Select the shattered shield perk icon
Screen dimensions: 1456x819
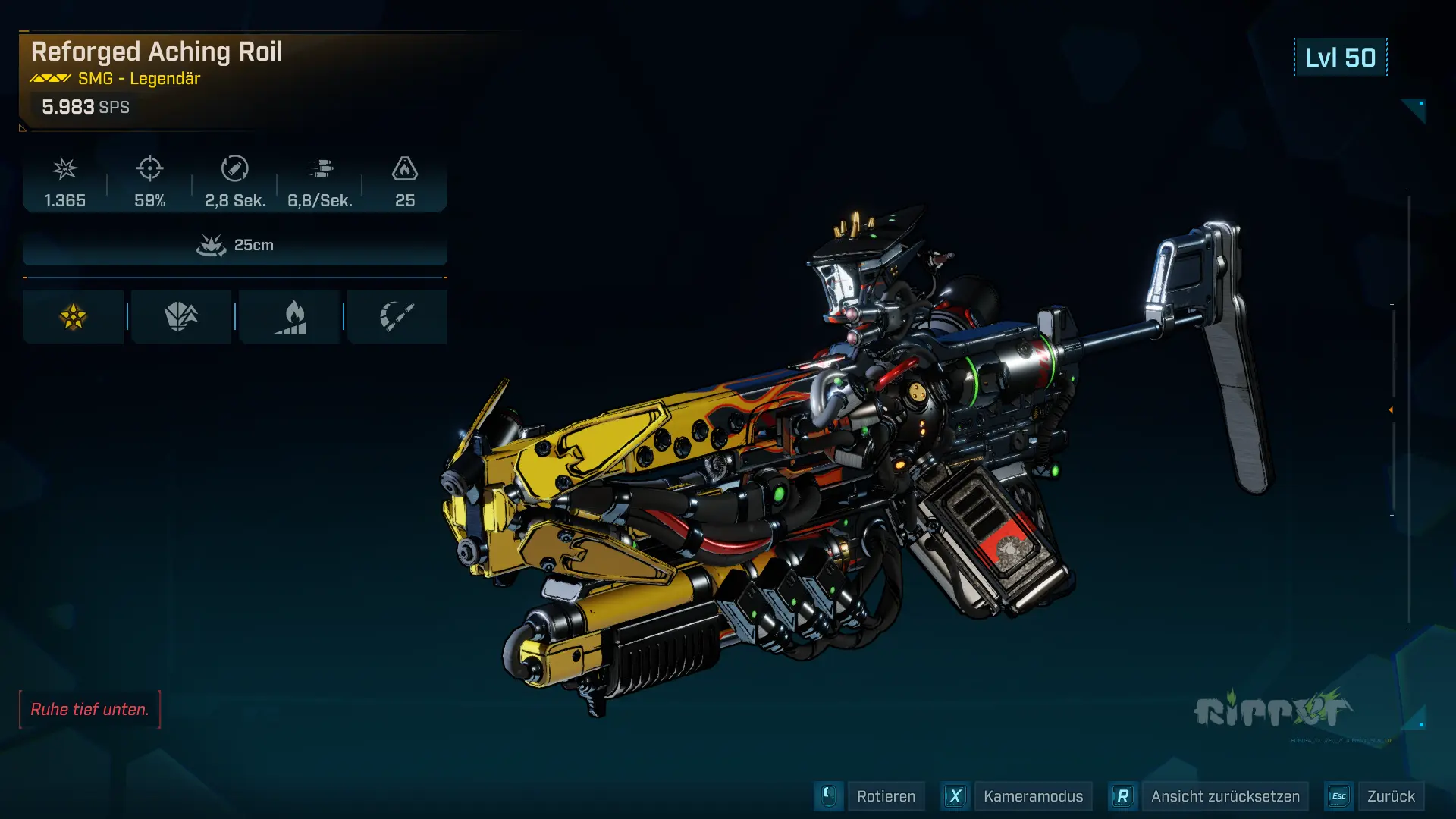pos(181,317)
